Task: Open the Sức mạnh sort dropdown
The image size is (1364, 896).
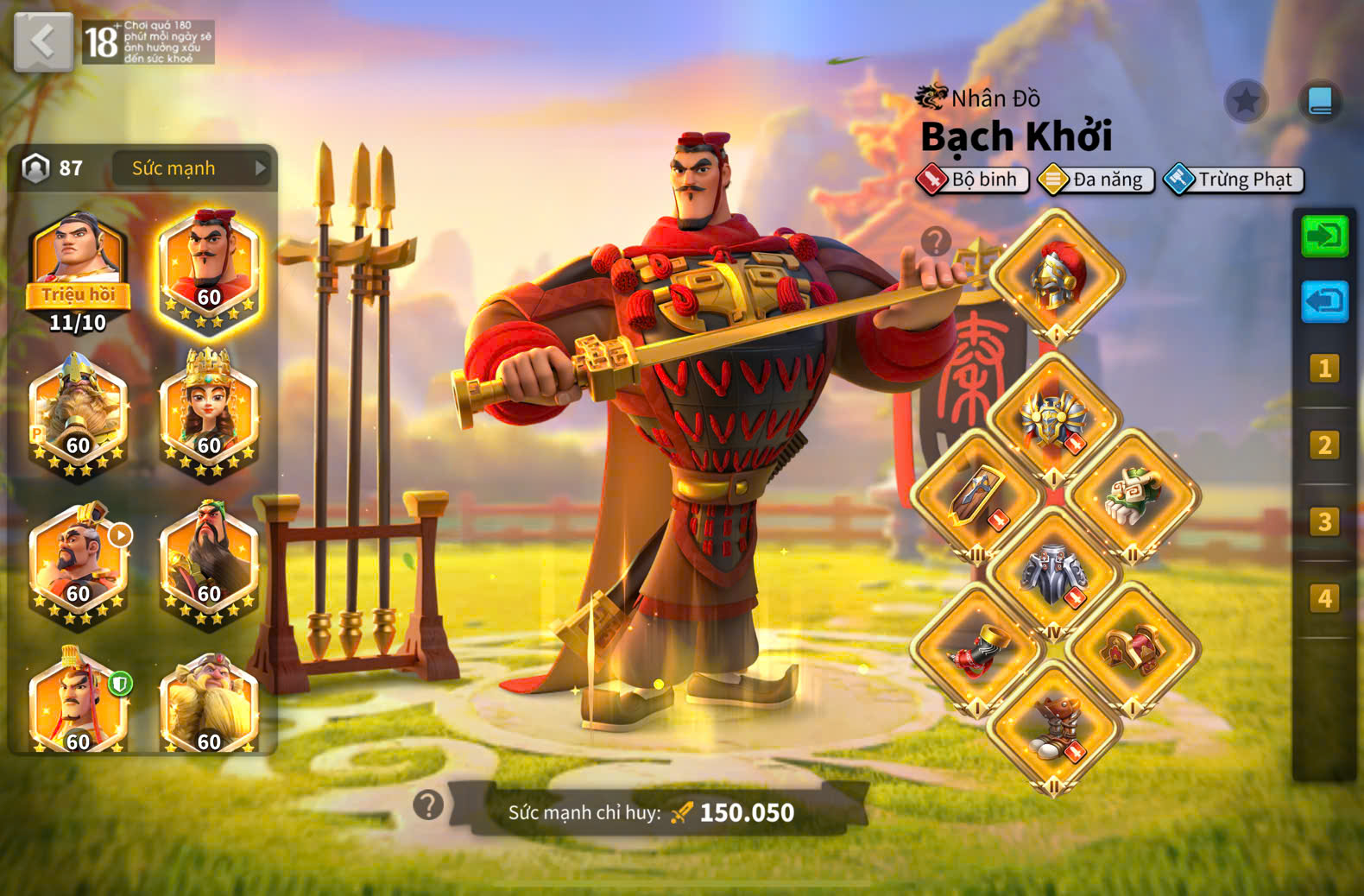Action: pyautogui.click(x=192, y=168)
